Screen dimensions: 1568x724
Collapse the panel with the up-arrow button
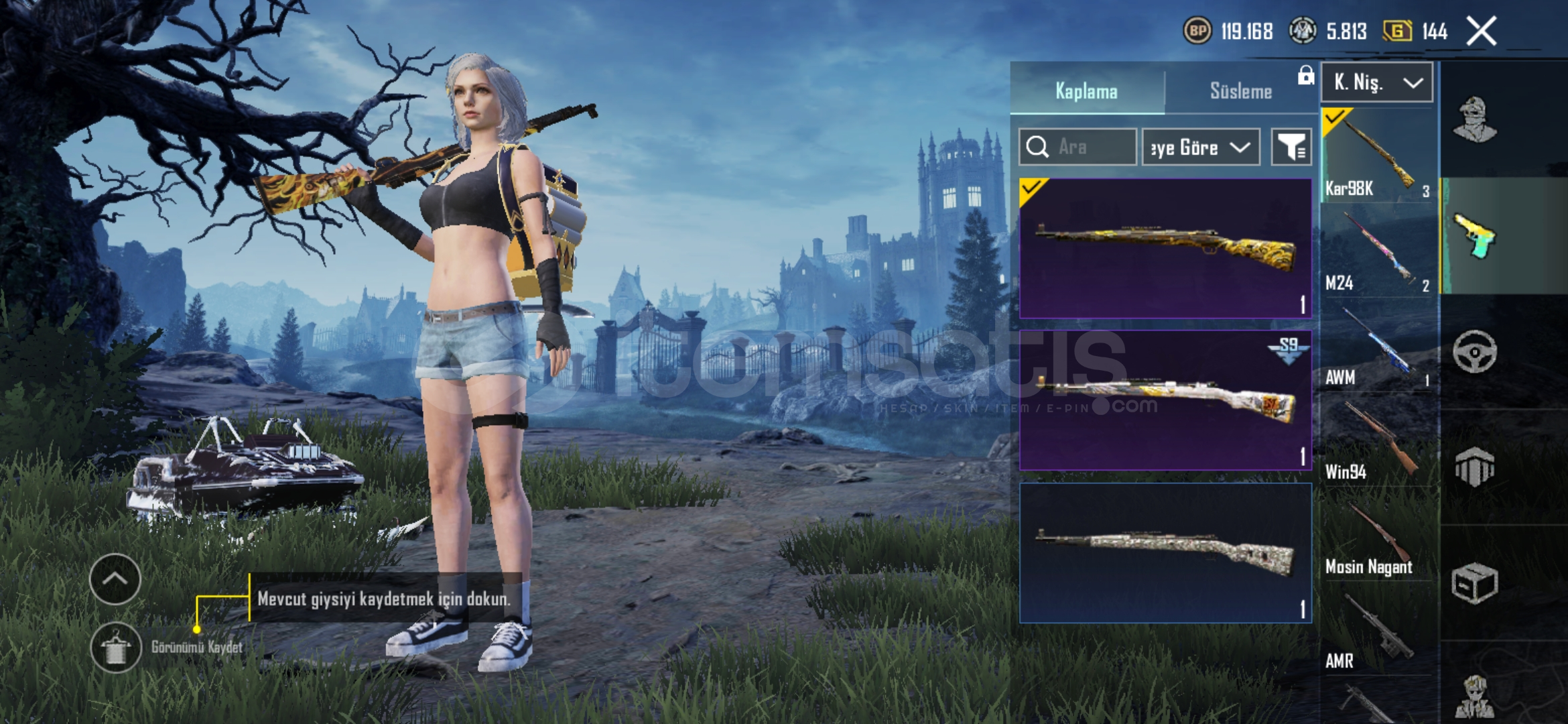point(115,579)
